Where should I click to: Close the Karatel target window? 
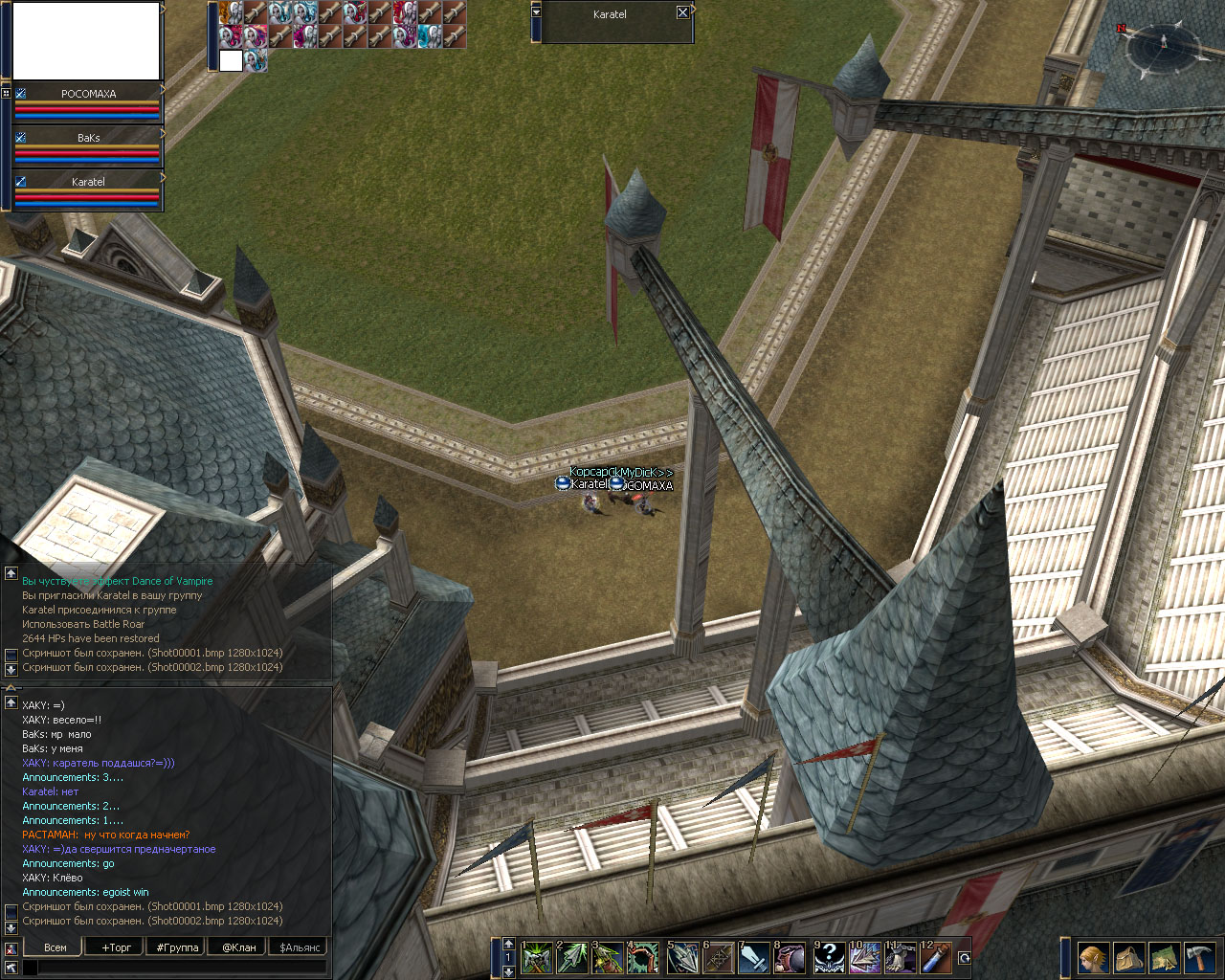(x=682, y=12)
